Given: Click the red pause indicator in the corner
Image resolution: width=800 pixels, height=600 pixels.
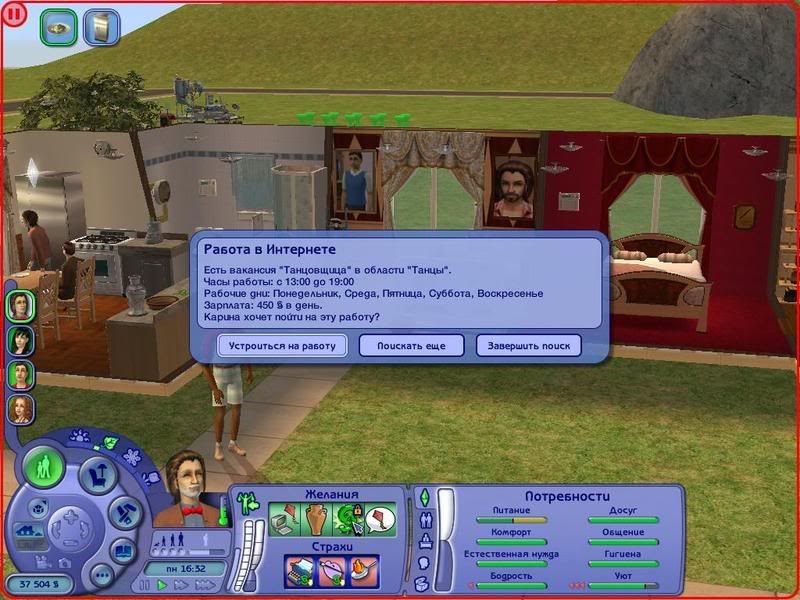Looking at the screenshot, I should coord(16,16).
